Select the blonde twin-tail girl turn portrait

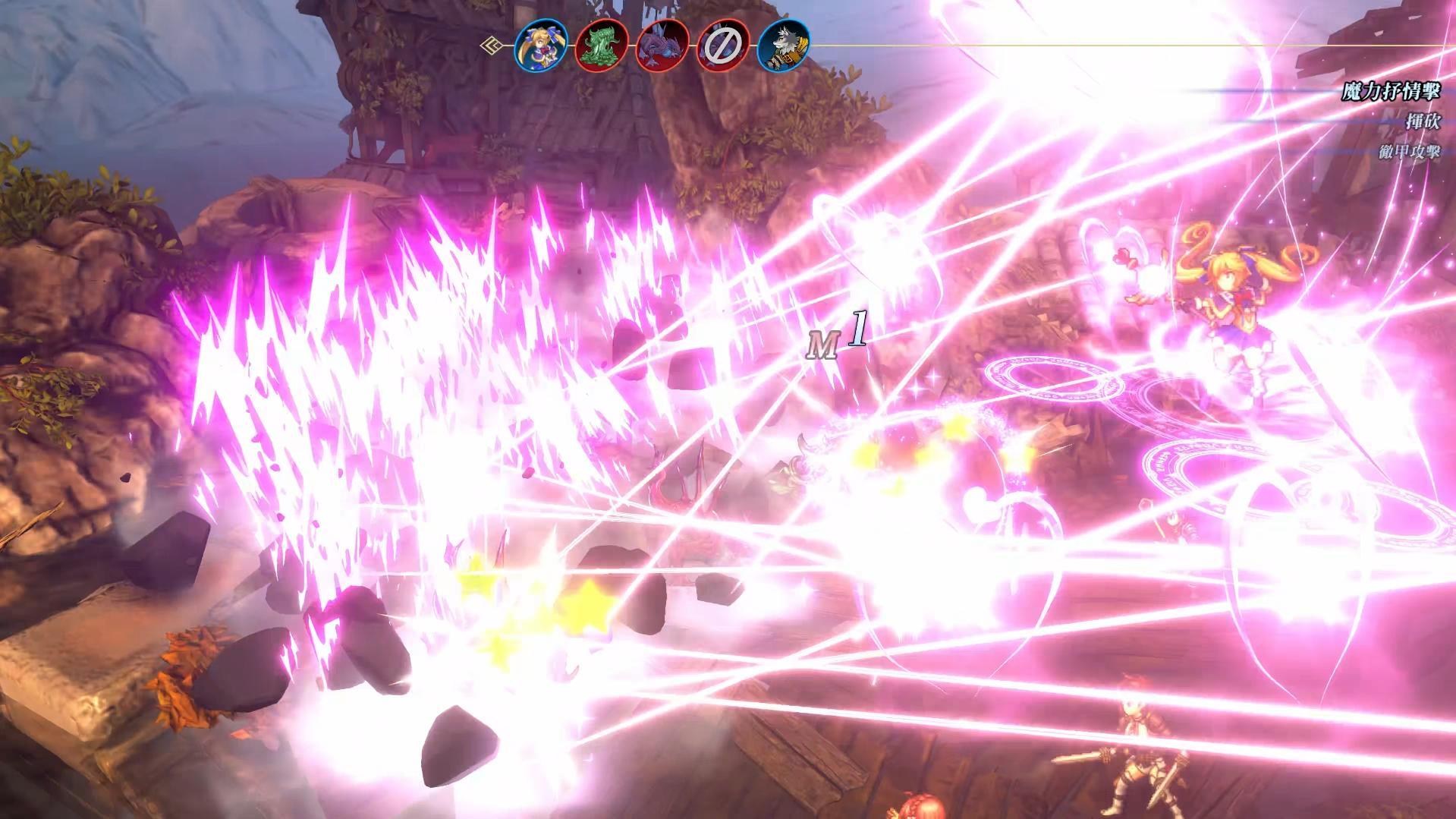click(x=541, y=46)
